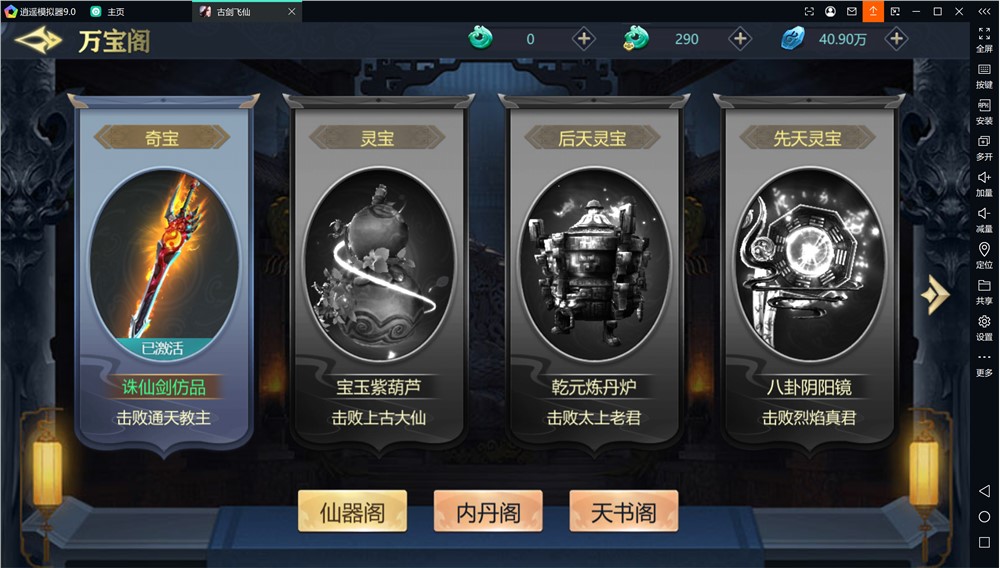This screenshot has height=568, width=1000.
Task: Choose the 宝玉紫葫芦 treasure card
Action: click(379, 270)
